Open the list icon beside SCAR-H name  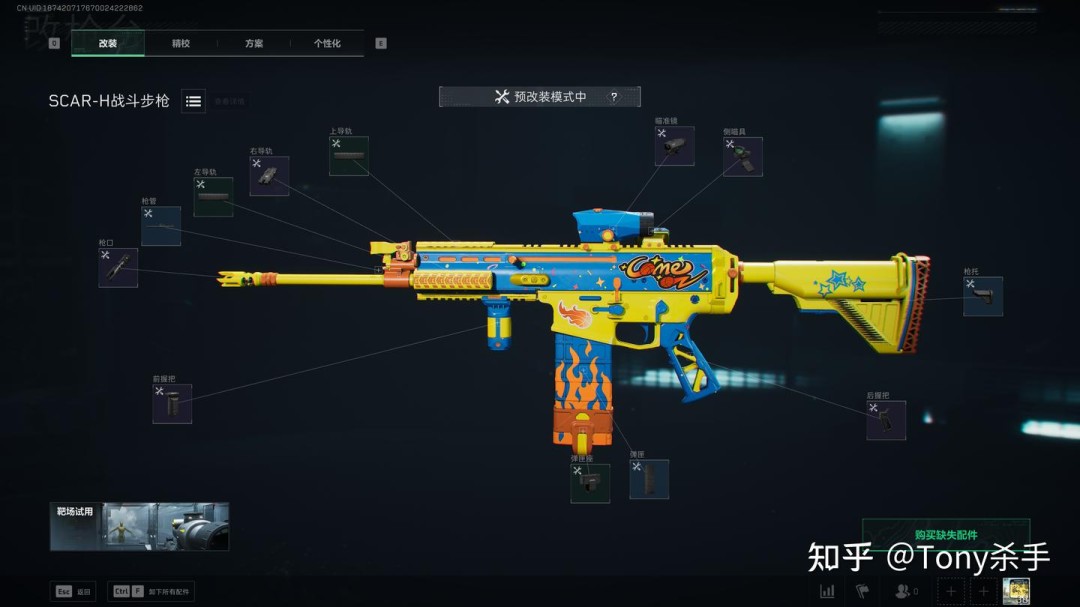(194, 101)
